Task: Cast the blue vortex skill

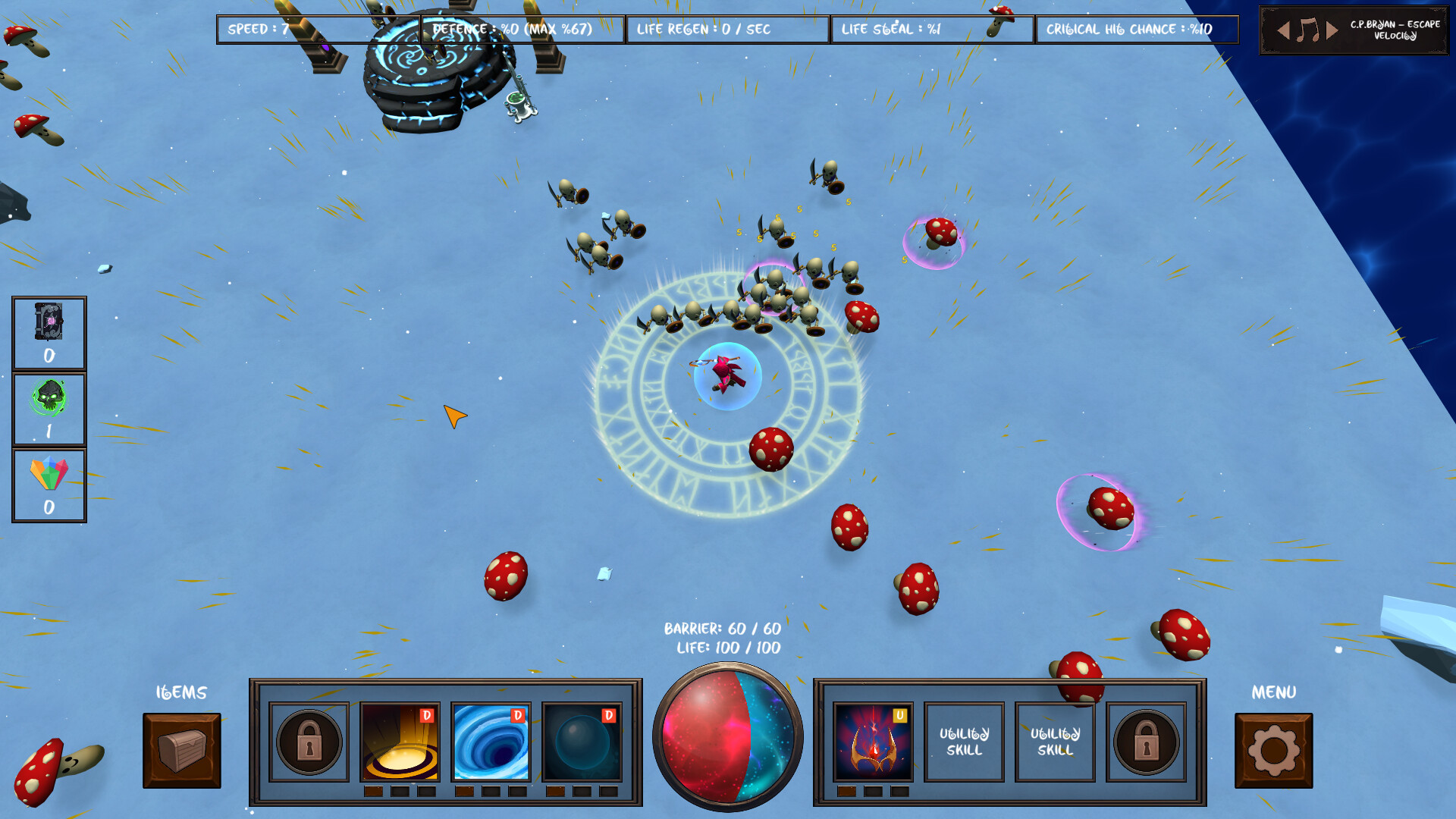Action: (491, 742)
